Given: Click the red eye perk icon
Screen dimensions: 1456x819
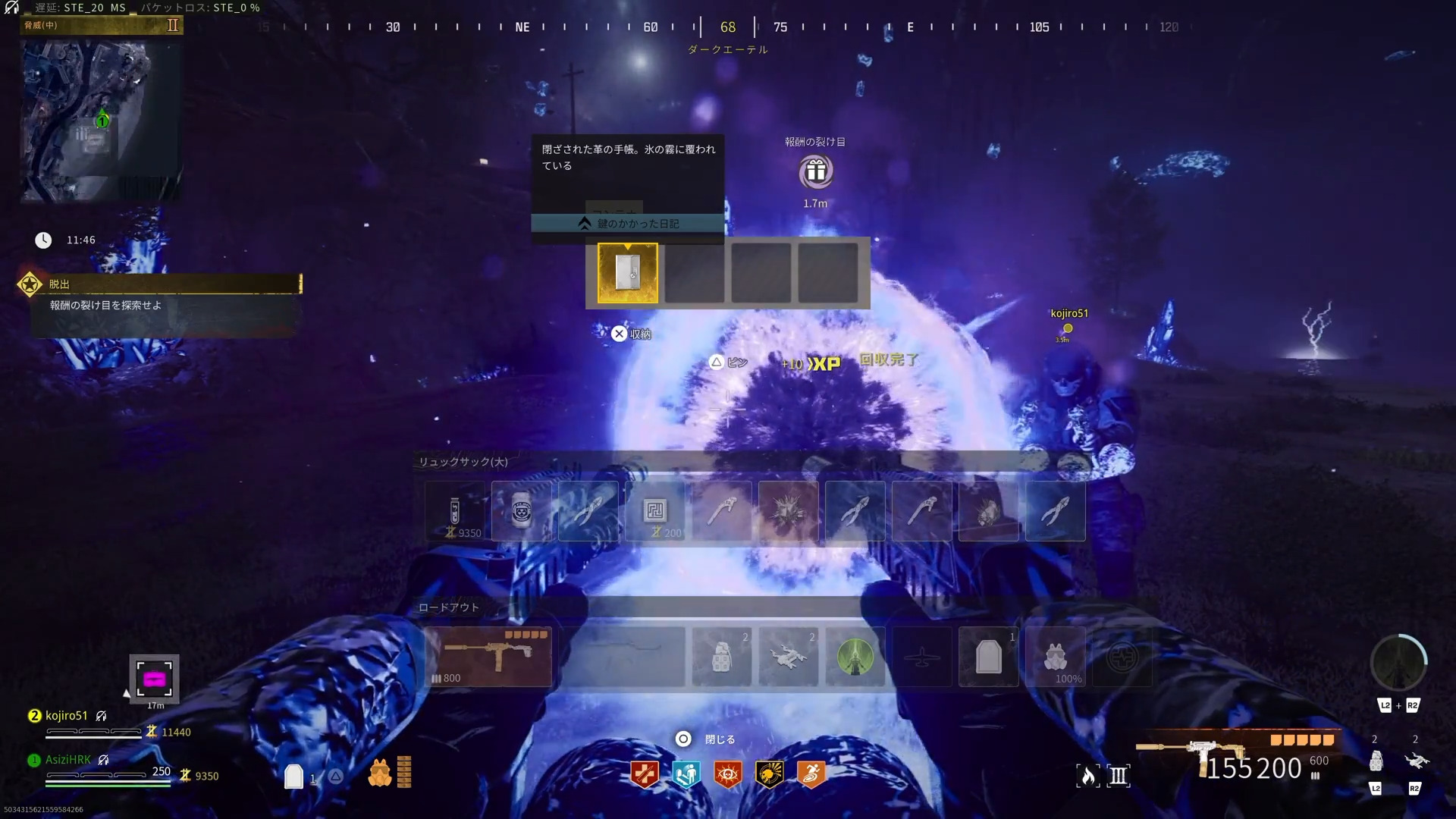Looking at the screenshot, I should pos(728,774).
